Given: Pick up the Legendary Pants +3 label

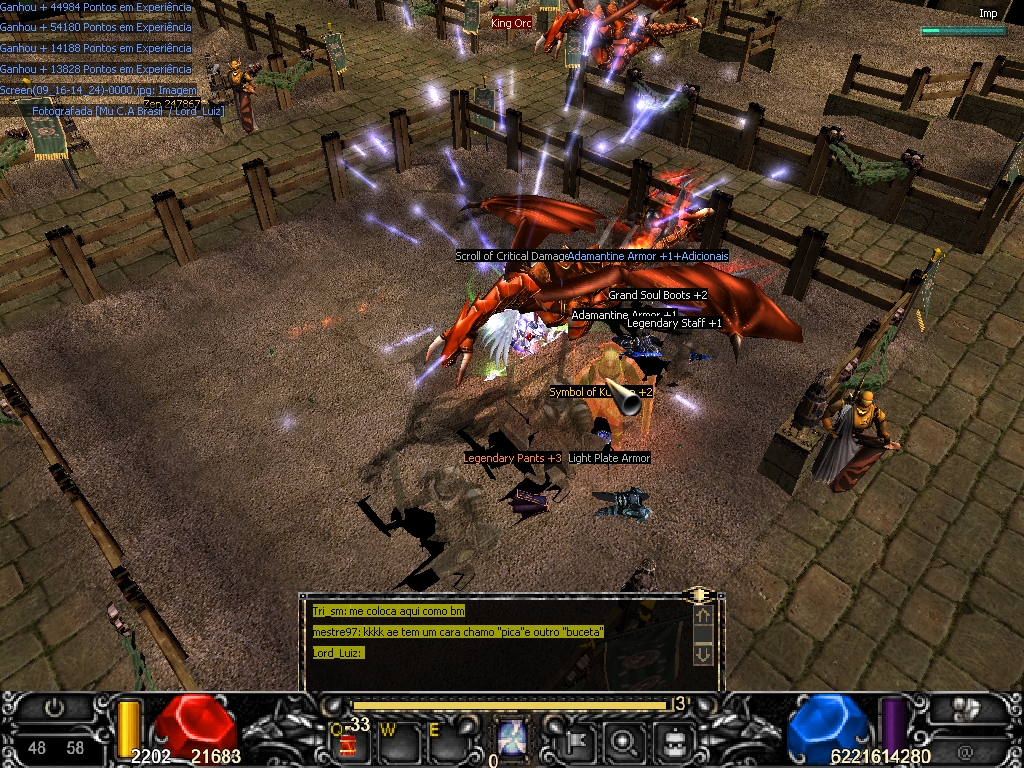Looking at the screenshot, I should 512,458.
